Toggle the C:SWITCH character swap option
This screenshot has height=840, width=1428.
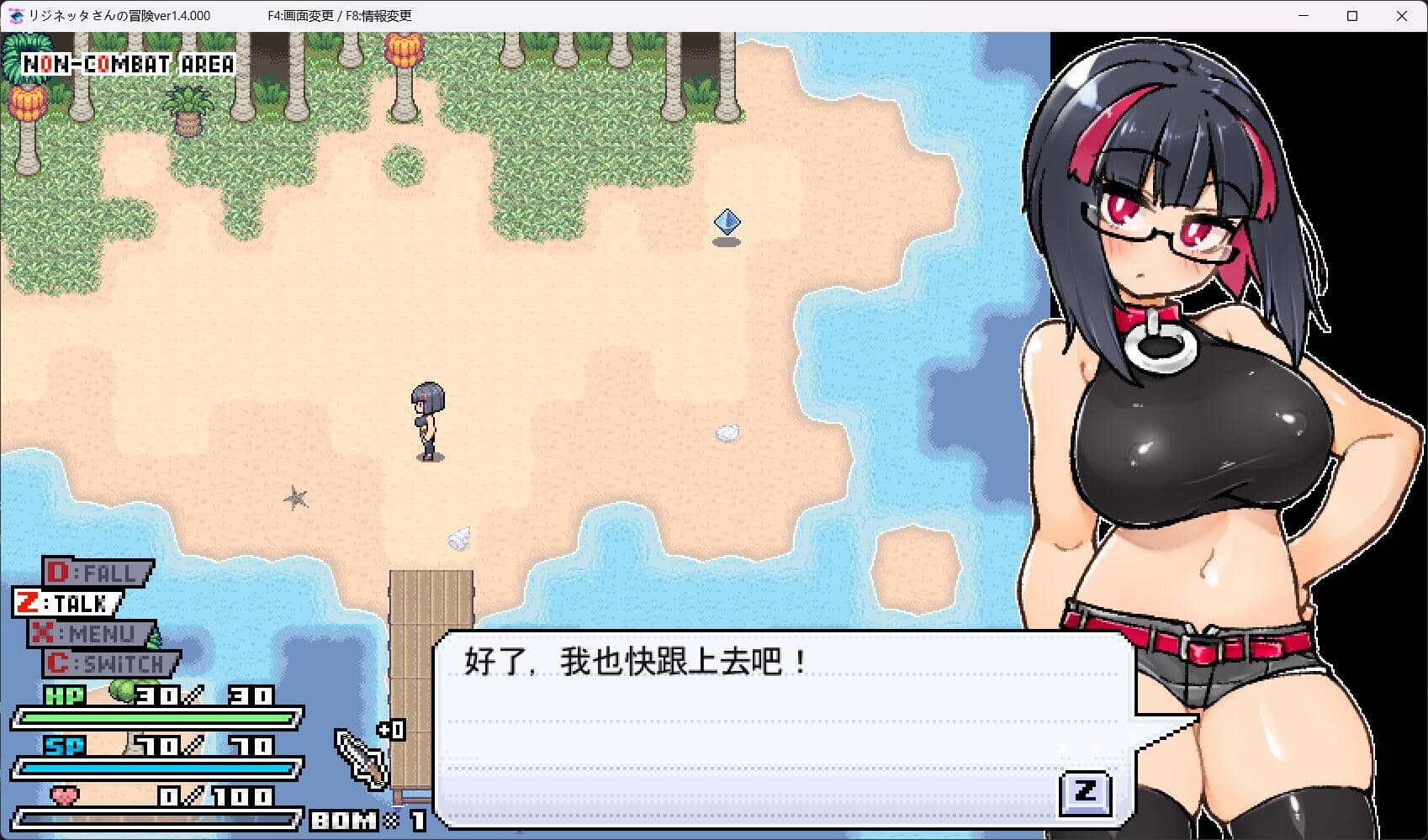click(x=109, y=663)
